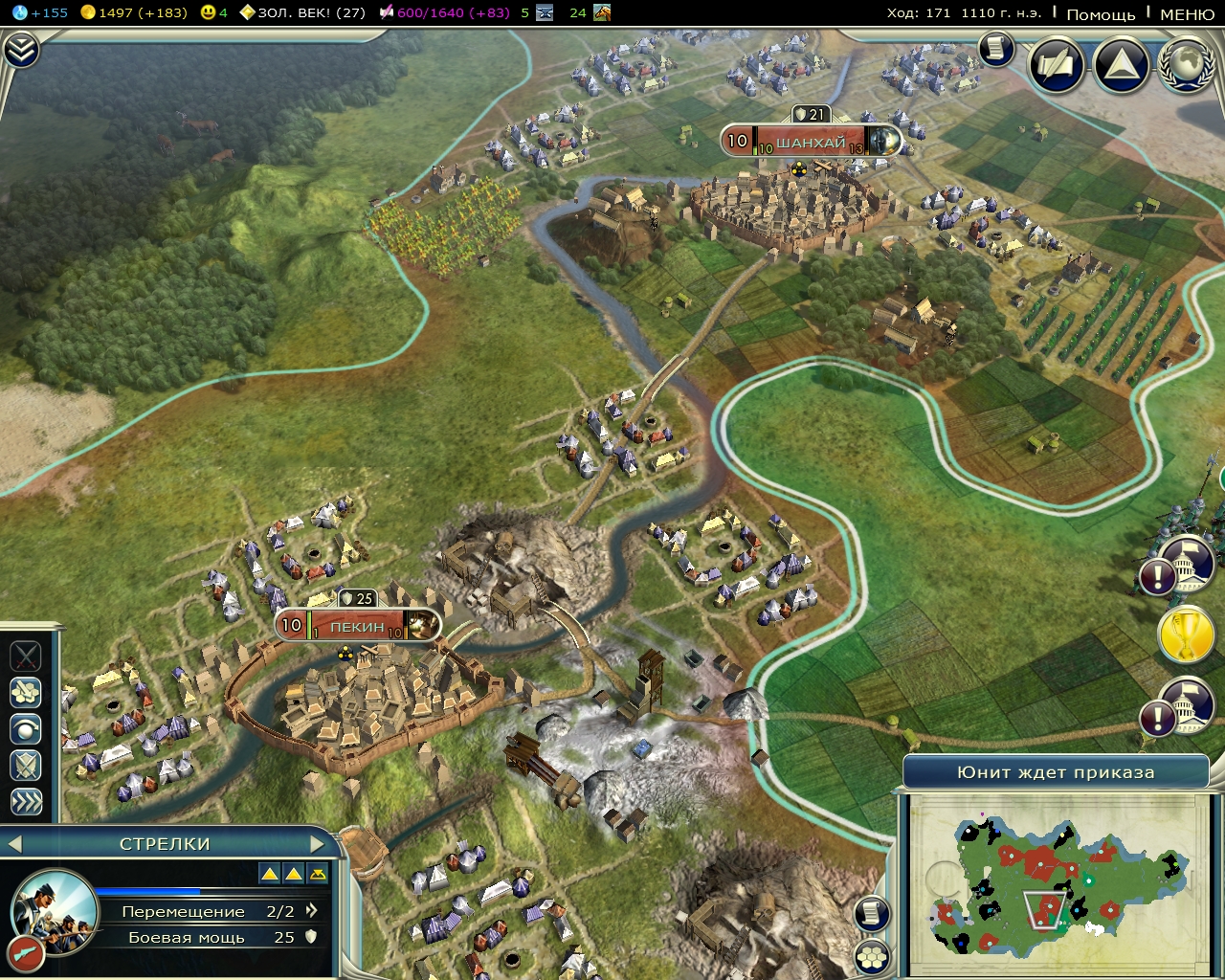This screenshot has width=1225, height=980.
Task: Click the Юнит ждет приказа banner
Action: pos(1058,770)
